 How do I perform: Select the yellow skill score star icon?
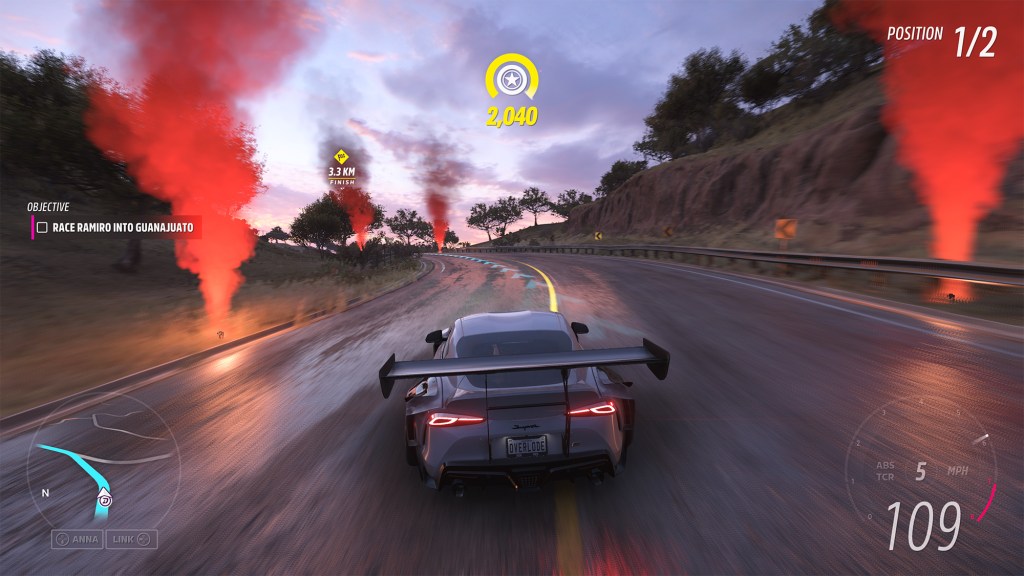click(x=512, y=78)
